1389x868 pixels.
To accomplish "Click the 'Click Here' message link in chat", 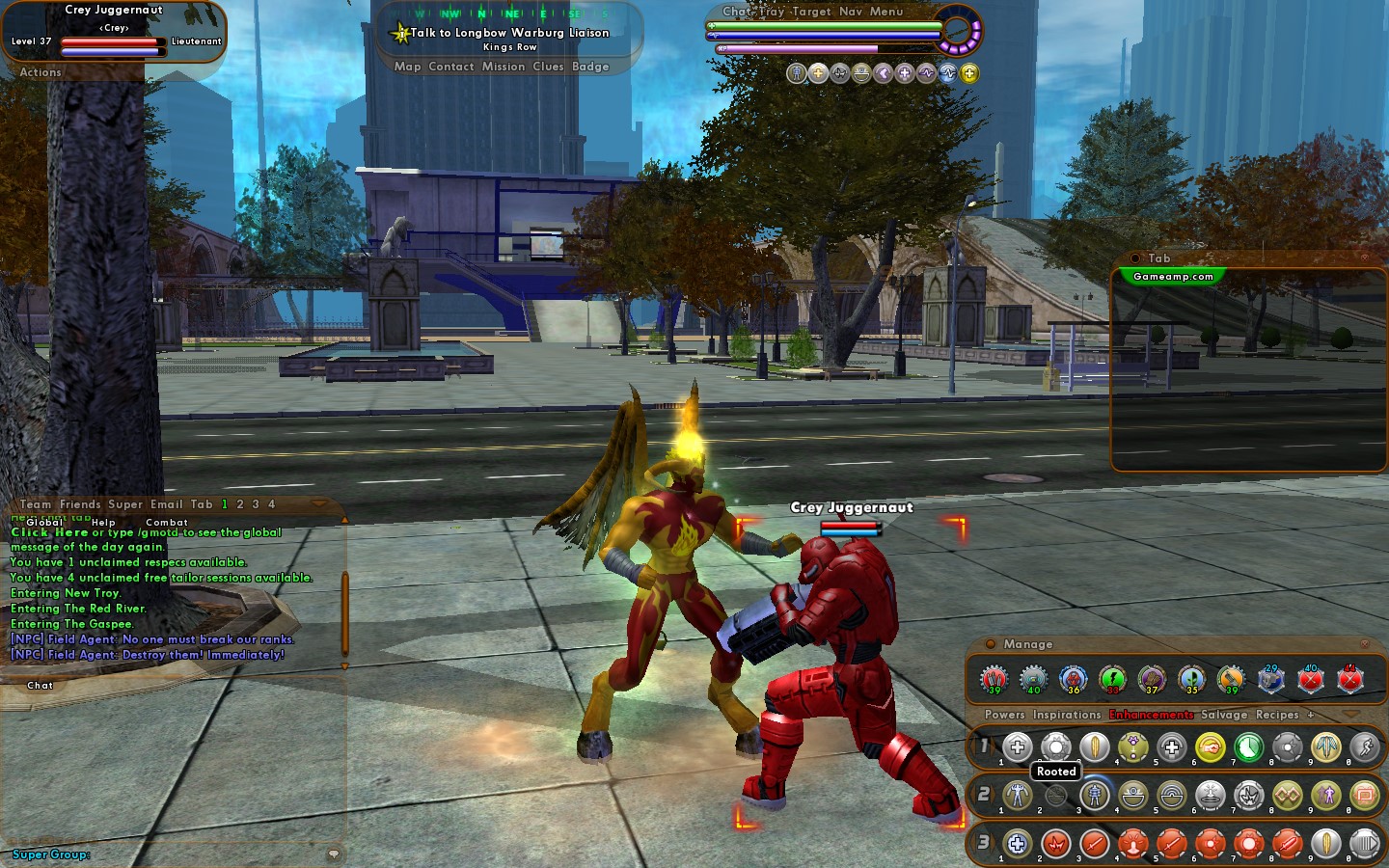I will [49, 532].
